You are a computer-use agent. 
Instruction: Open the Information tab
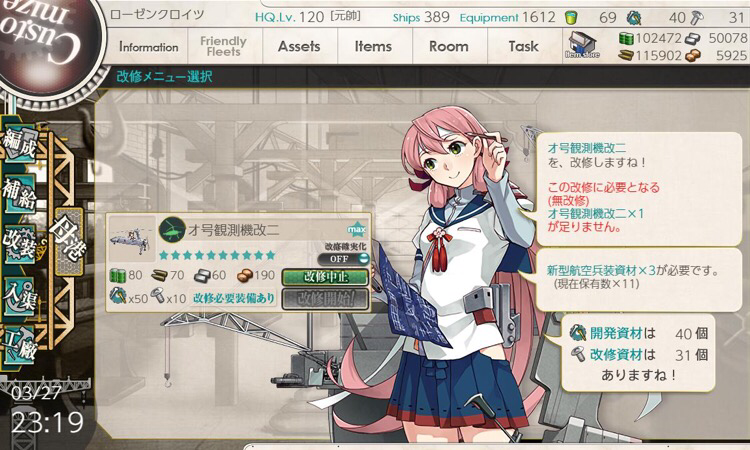(x=148, y=47)
